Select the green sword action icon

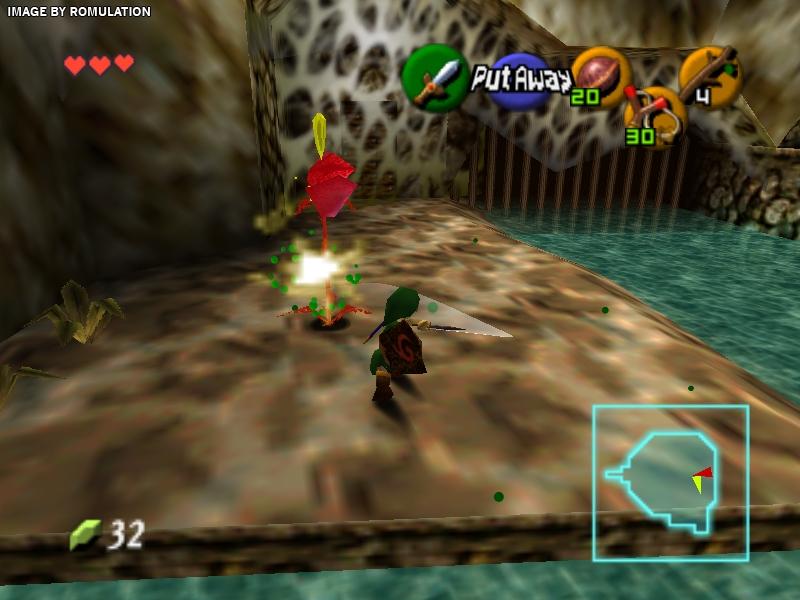[x=435, y=77]
